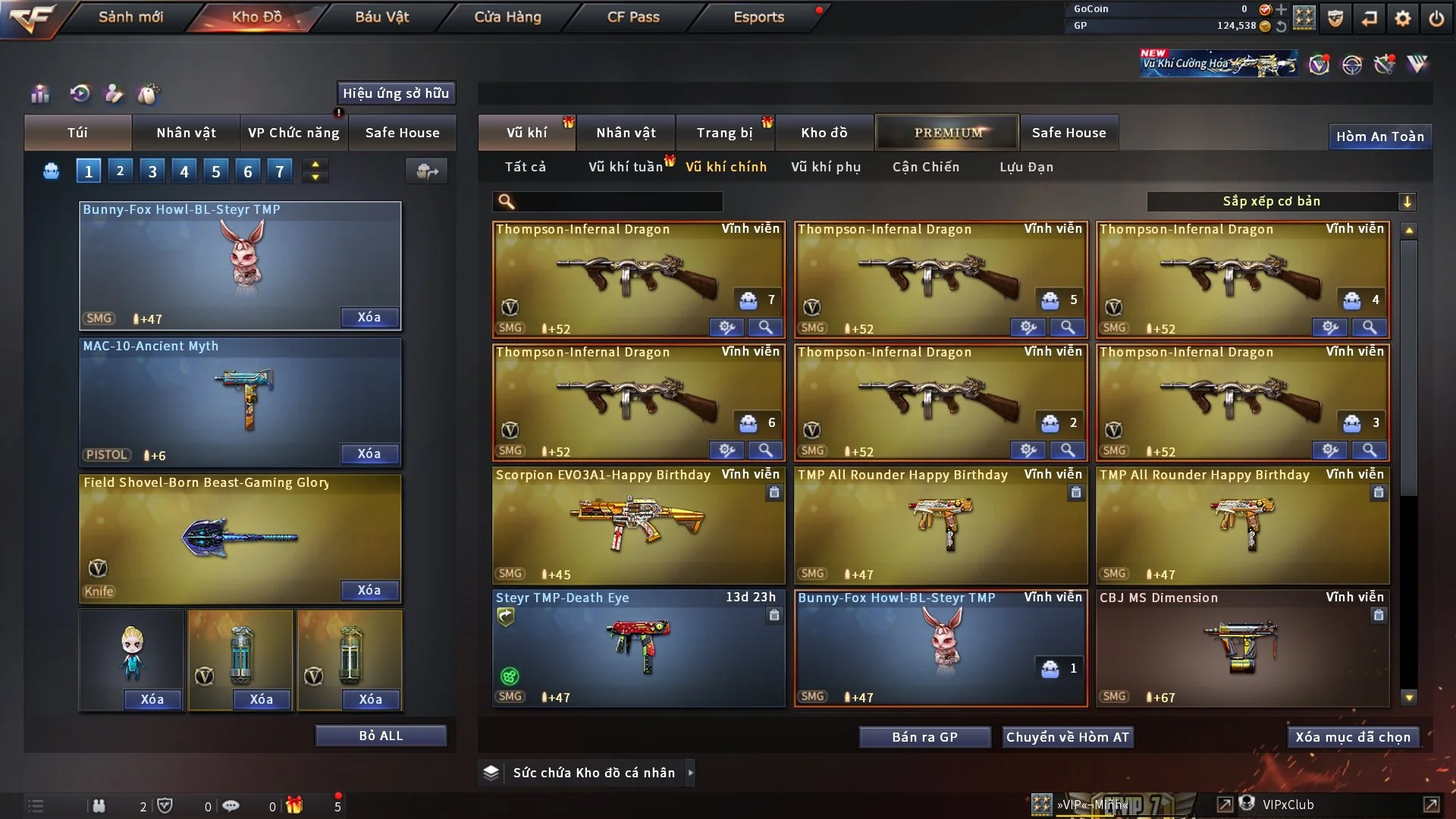Click the Bỏ ALL button
This screenshot has height=819, width=1456.
click(x=381, y=736)
